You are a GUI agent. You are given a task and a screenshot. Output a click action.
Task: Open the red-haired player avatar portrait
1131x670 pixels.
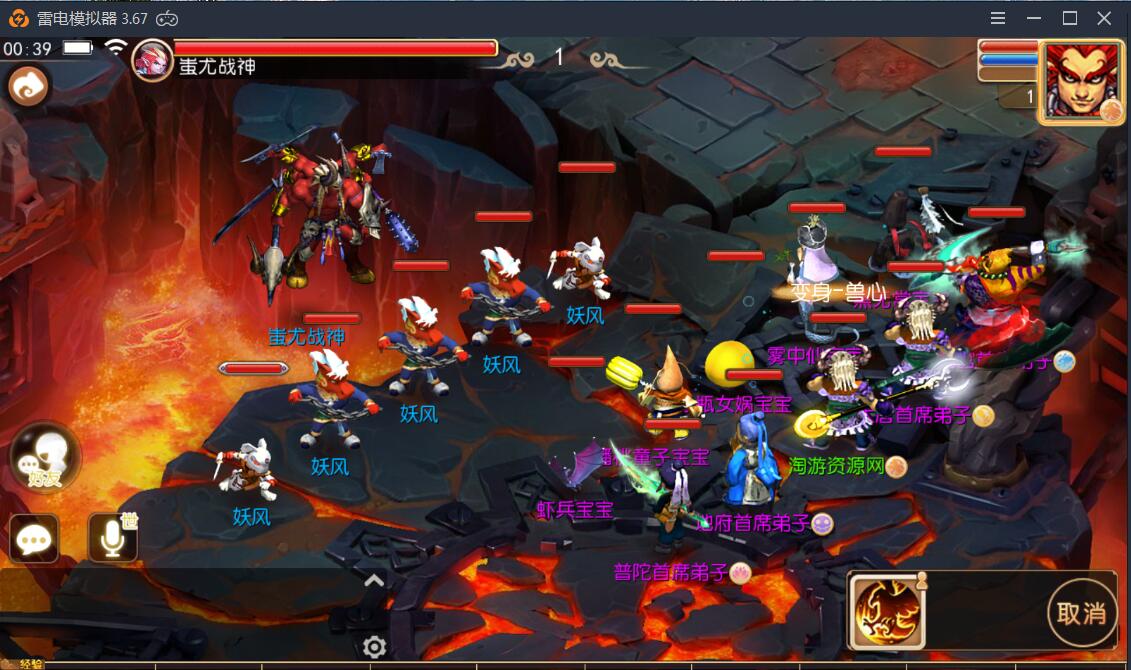[1080, 81]
